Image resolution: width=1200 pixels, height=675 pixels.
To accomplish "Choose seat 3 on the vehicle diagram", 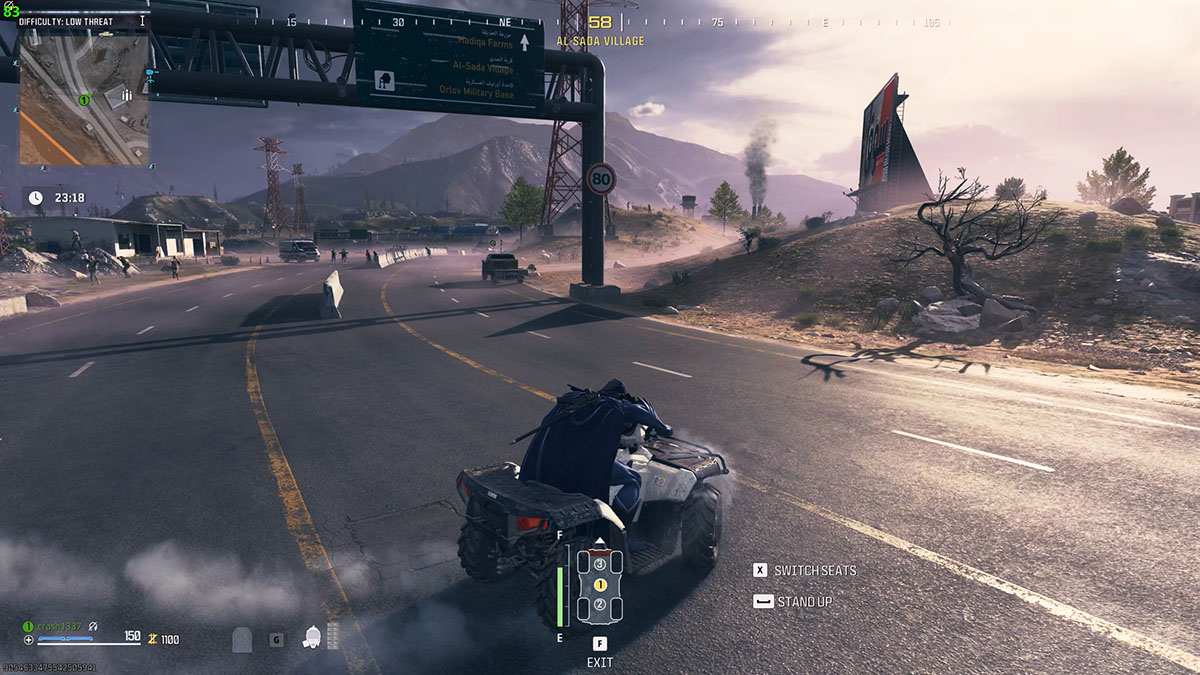I will [600, 564].
